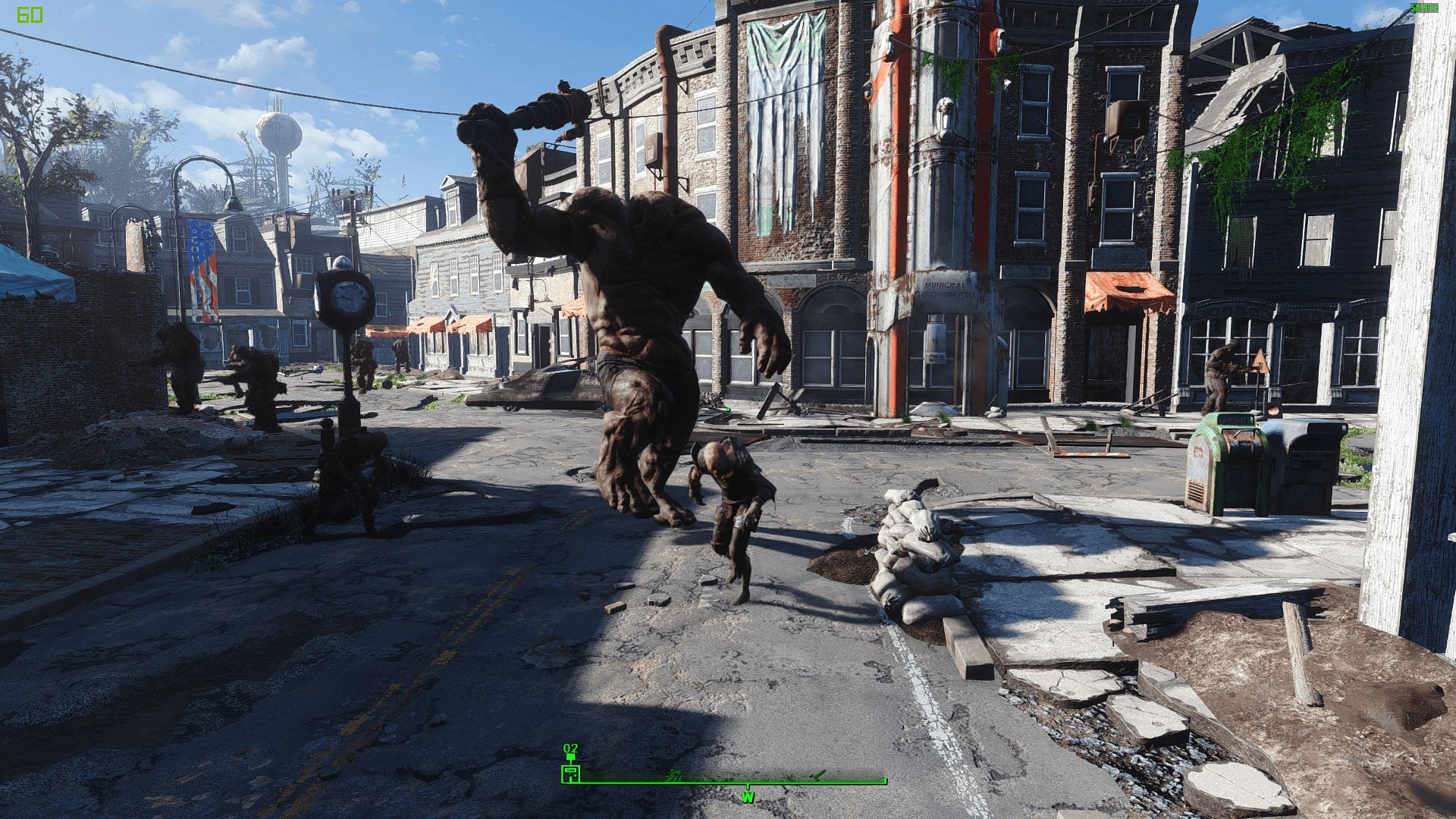
Task: Click the green FPS counter reading 60
Action: point(30,13)
